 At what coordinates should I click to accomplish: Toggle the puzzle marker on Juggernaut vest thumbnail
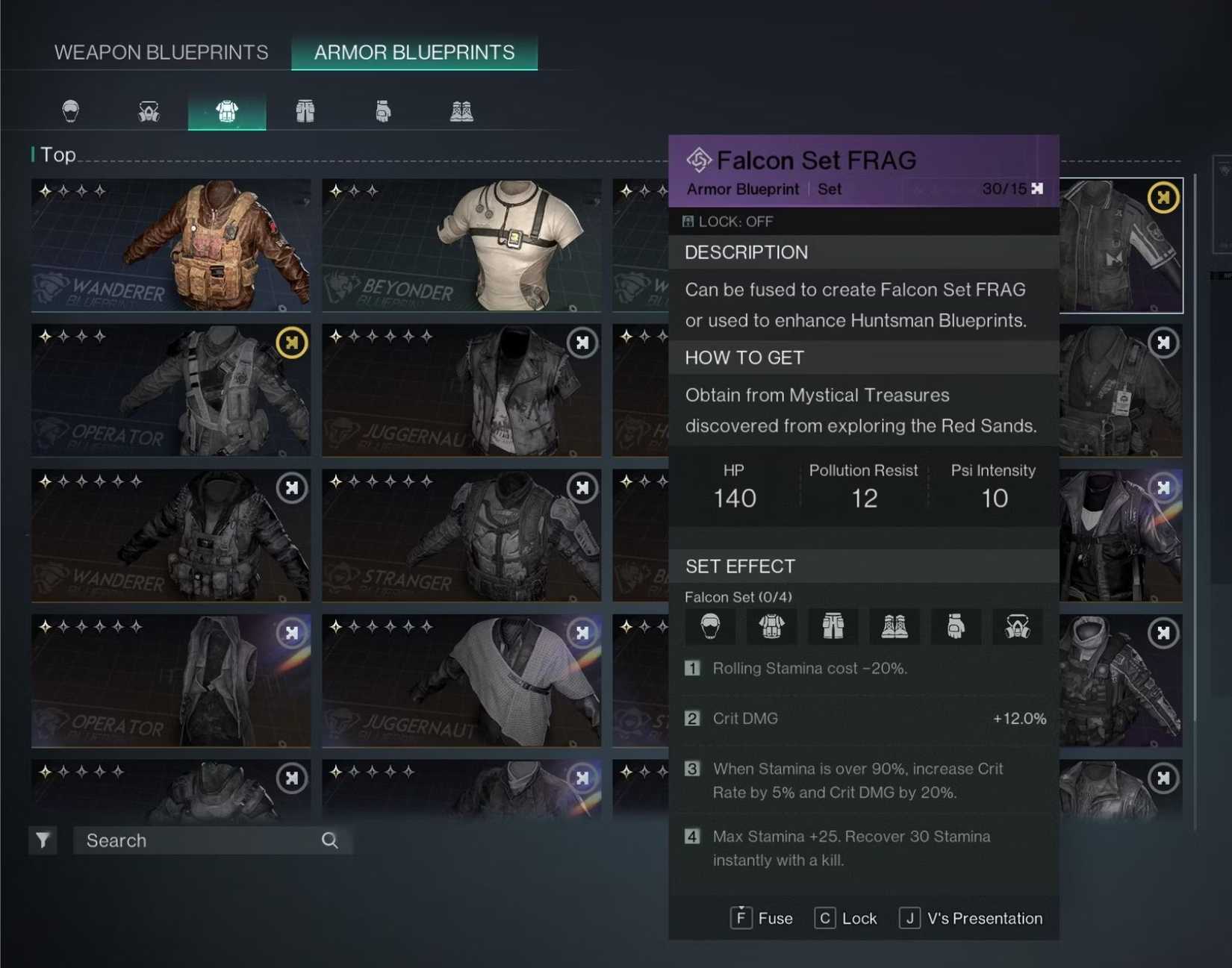[x=582, y=343]
